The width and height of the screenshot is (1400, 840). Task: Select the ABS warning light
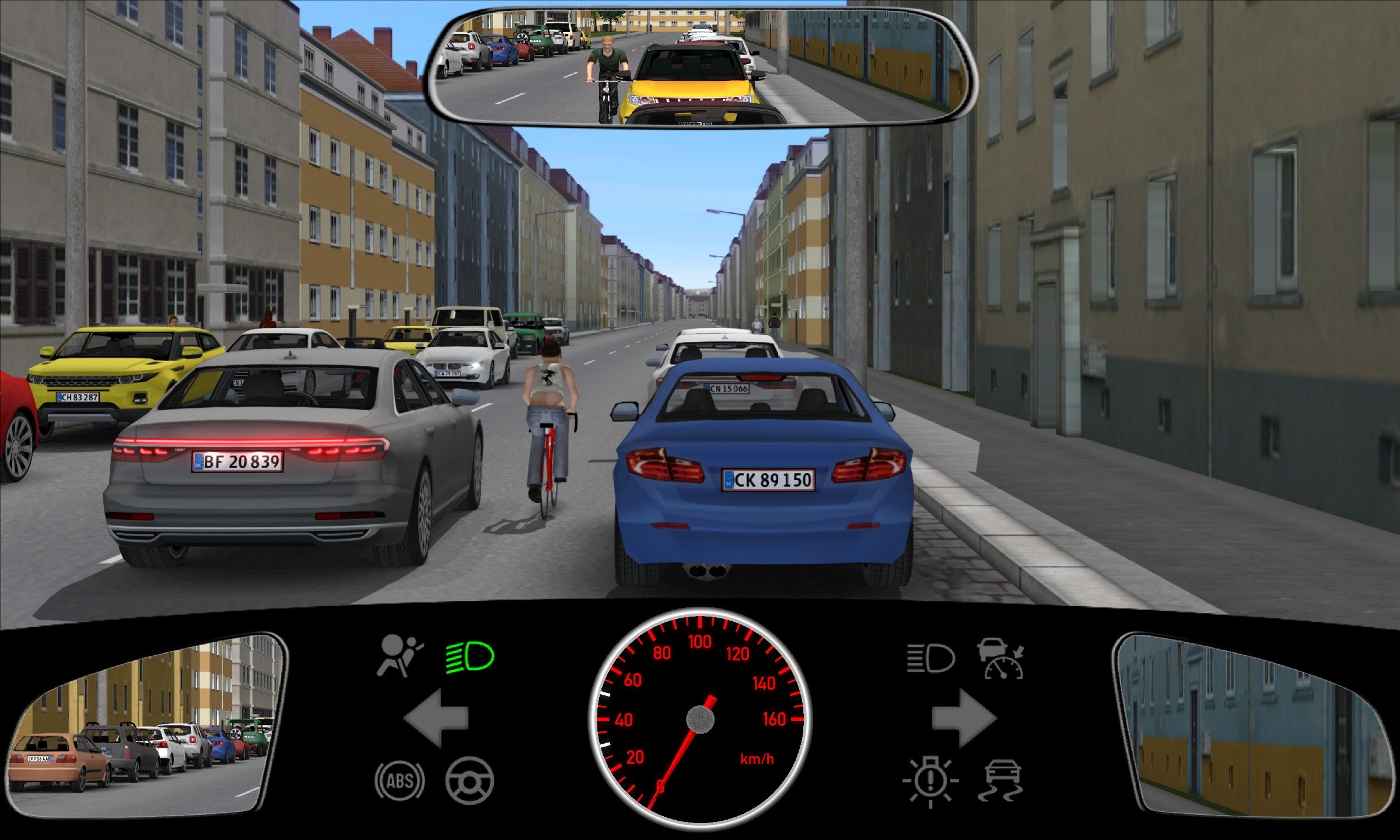(400, 780)
